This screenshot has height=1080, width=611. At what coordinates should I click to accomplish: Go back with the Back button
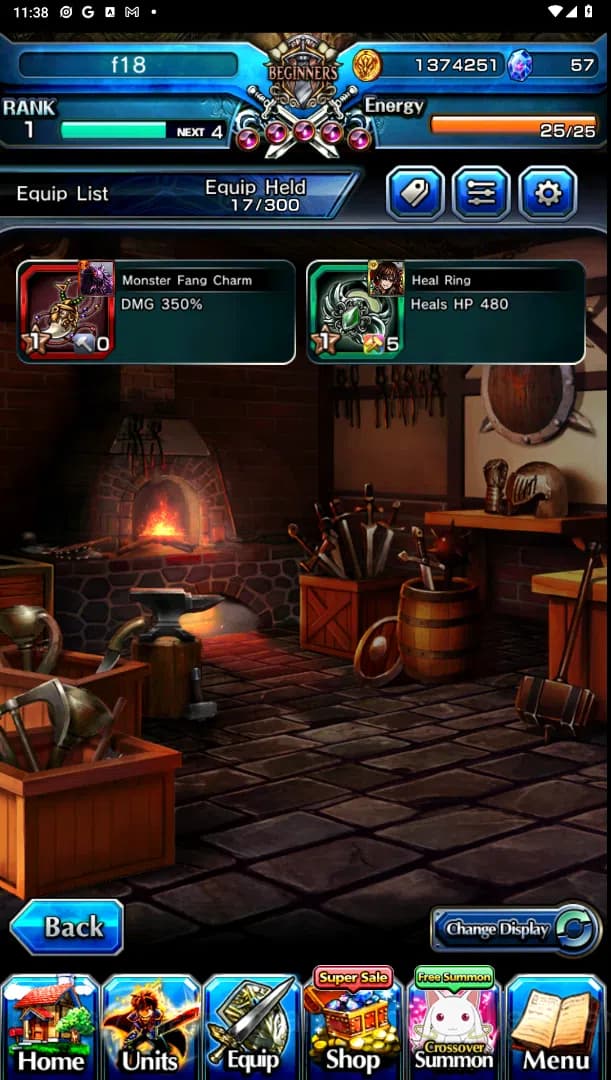click(67, 927)
